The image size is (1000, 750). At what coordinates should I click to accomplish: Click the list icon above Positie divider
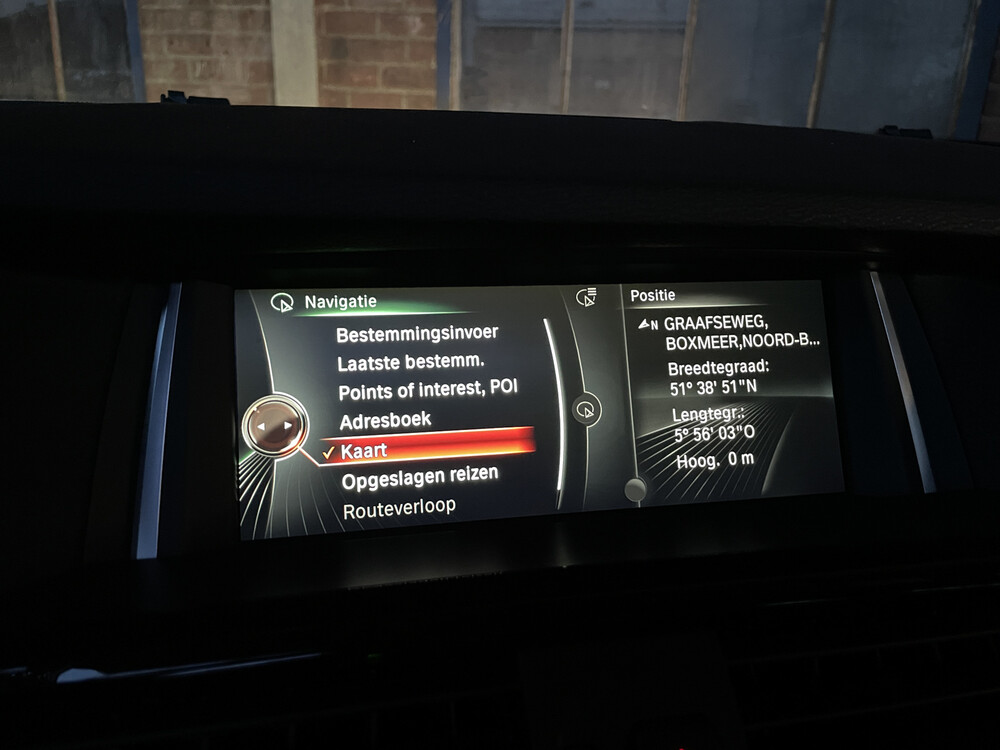[x=587, y=297]
